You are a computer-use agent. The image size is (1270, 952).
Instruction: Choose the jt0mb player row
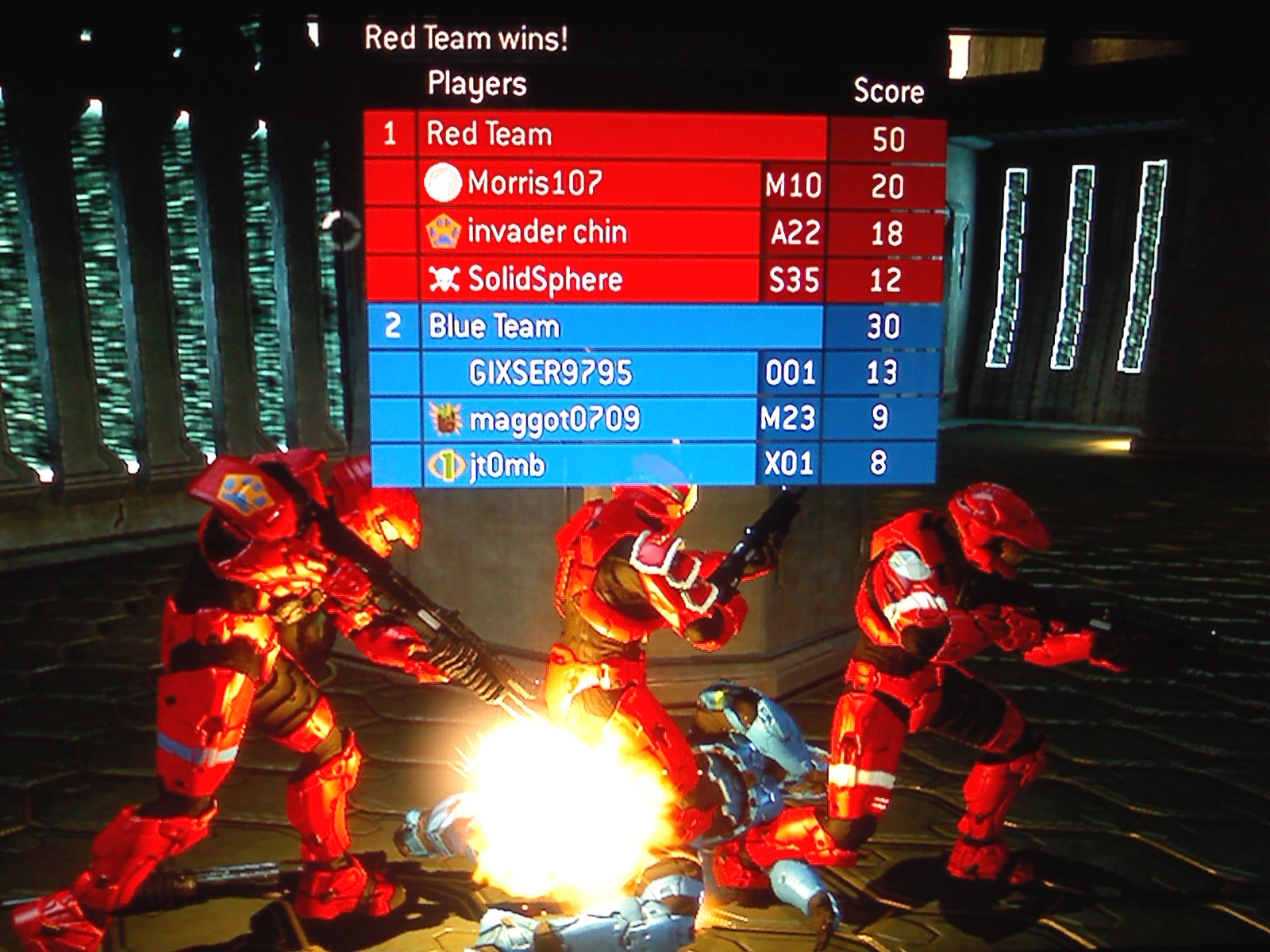(508, 465)
